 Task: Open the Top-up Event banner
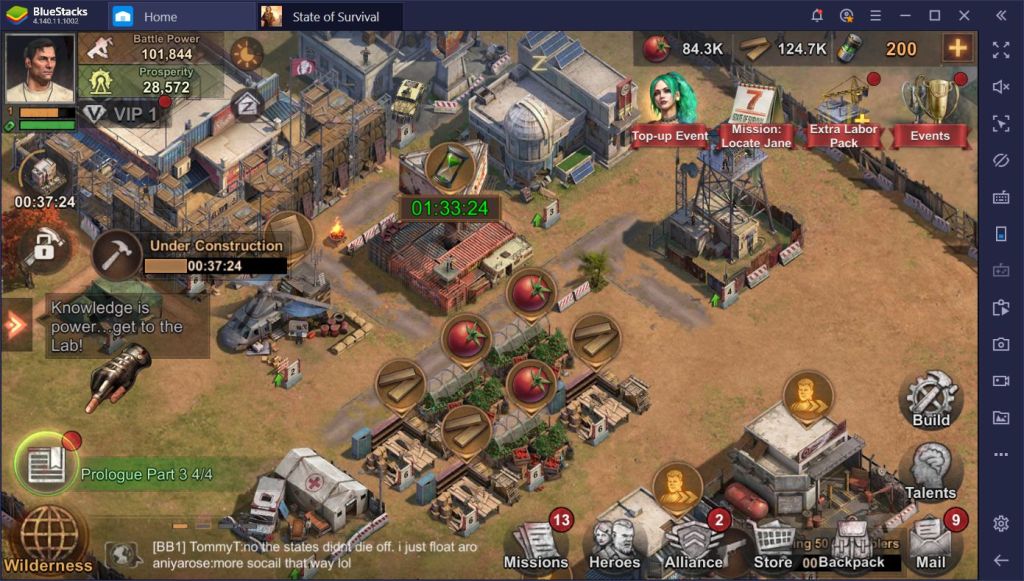point(669,110)
